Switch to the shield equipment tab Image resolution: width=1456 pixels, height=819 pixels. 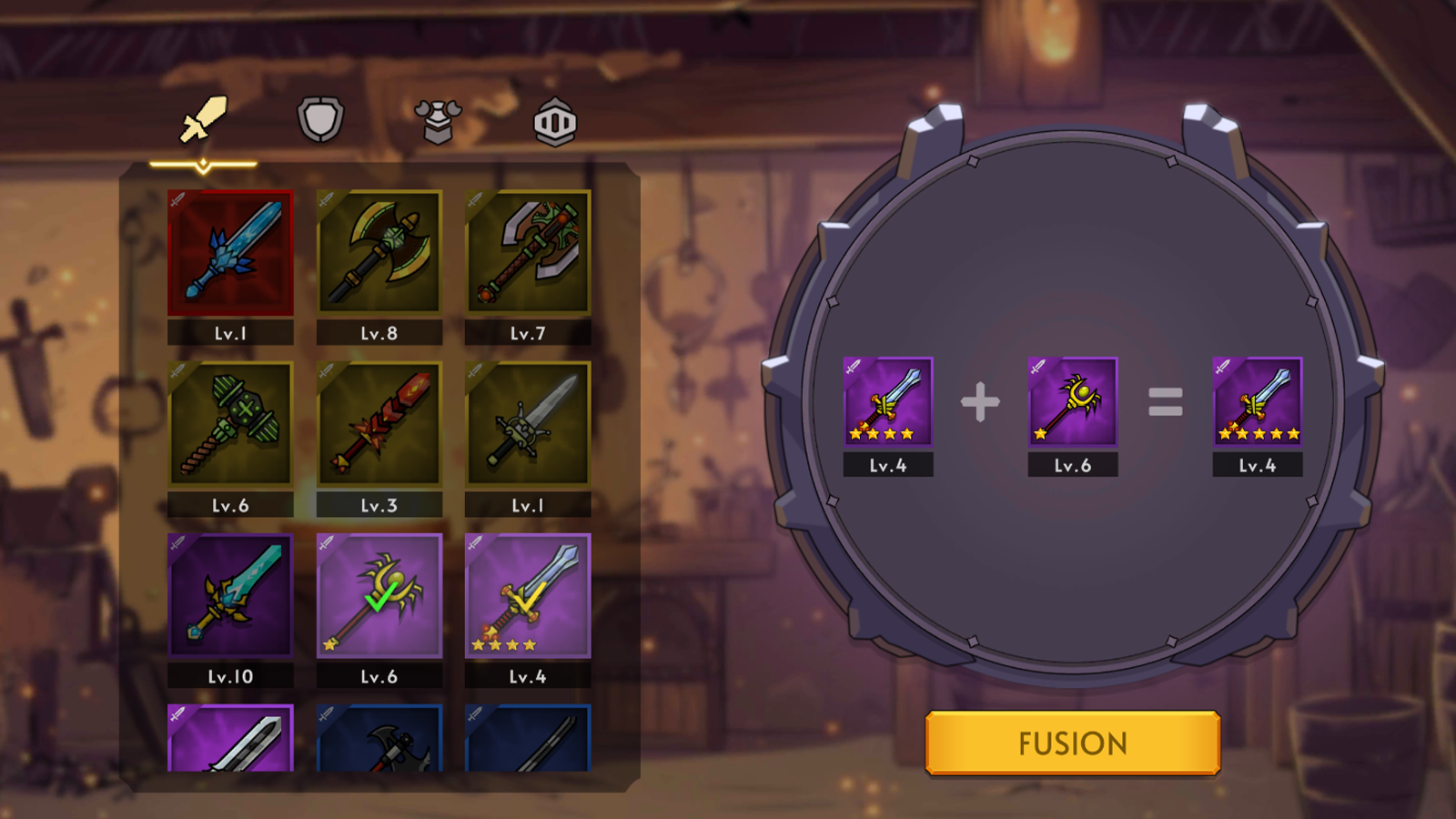320,120
